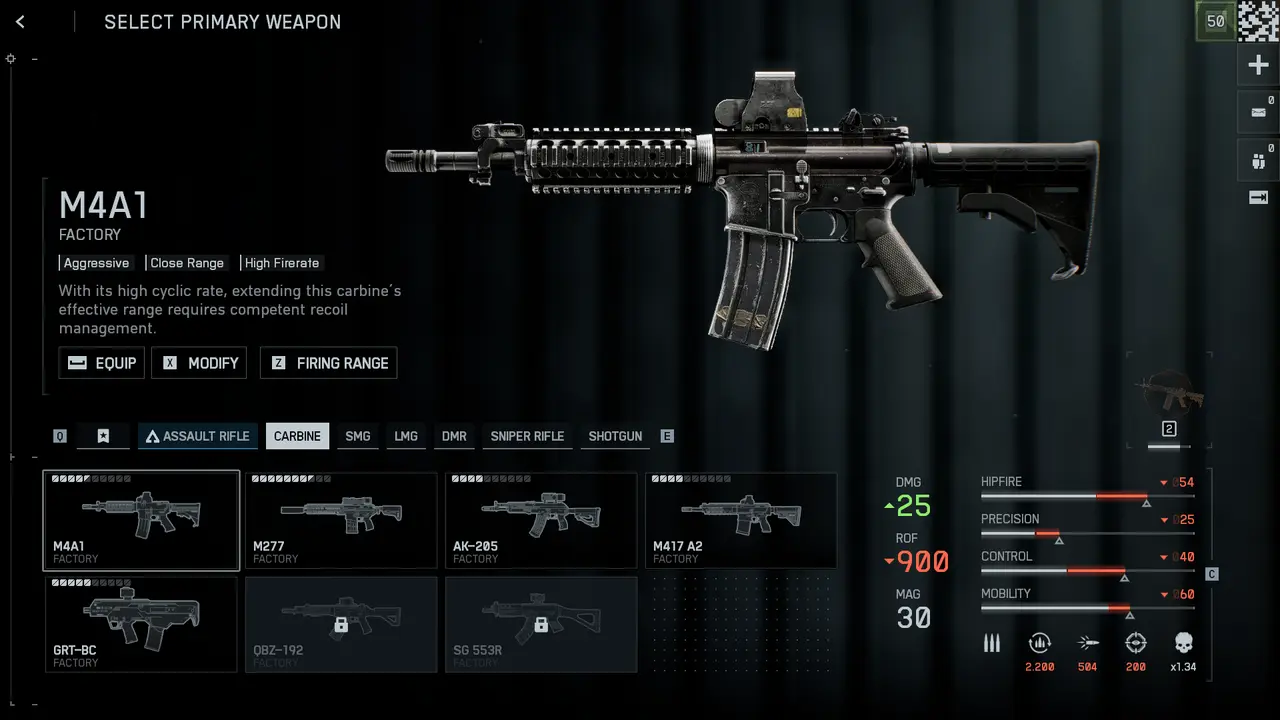1280x720 pixels.
Task: Go back using the top-left arrow
Action: pos(20,22)
